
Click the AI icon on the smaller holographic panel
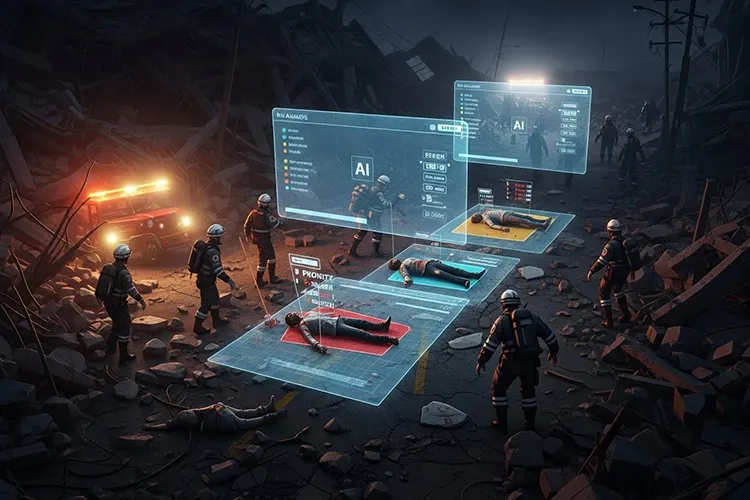coord(518,124)
